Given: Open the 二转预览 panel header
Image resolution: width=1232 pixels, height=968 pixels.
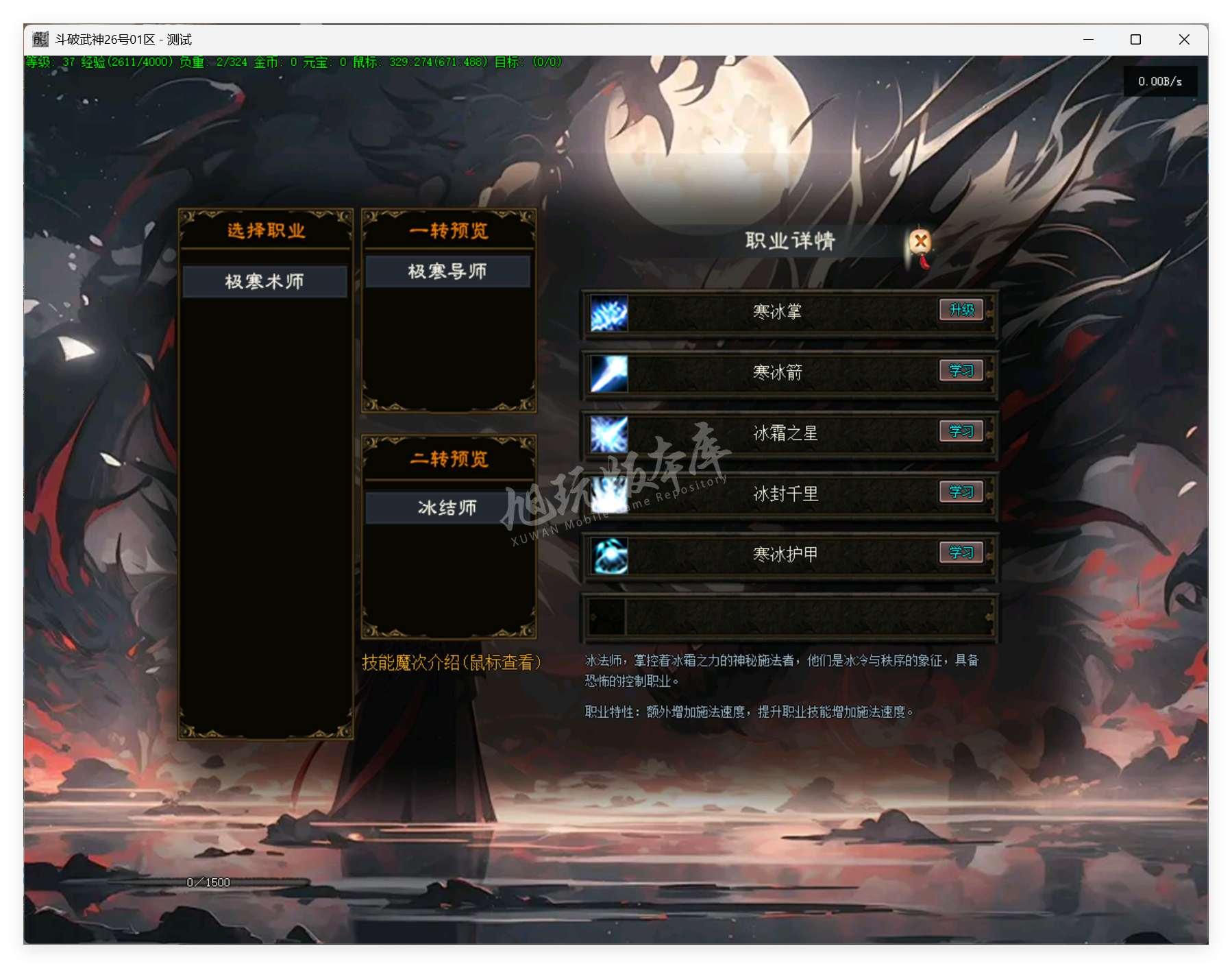Looking at the screenshot, I should click(447, 459).
